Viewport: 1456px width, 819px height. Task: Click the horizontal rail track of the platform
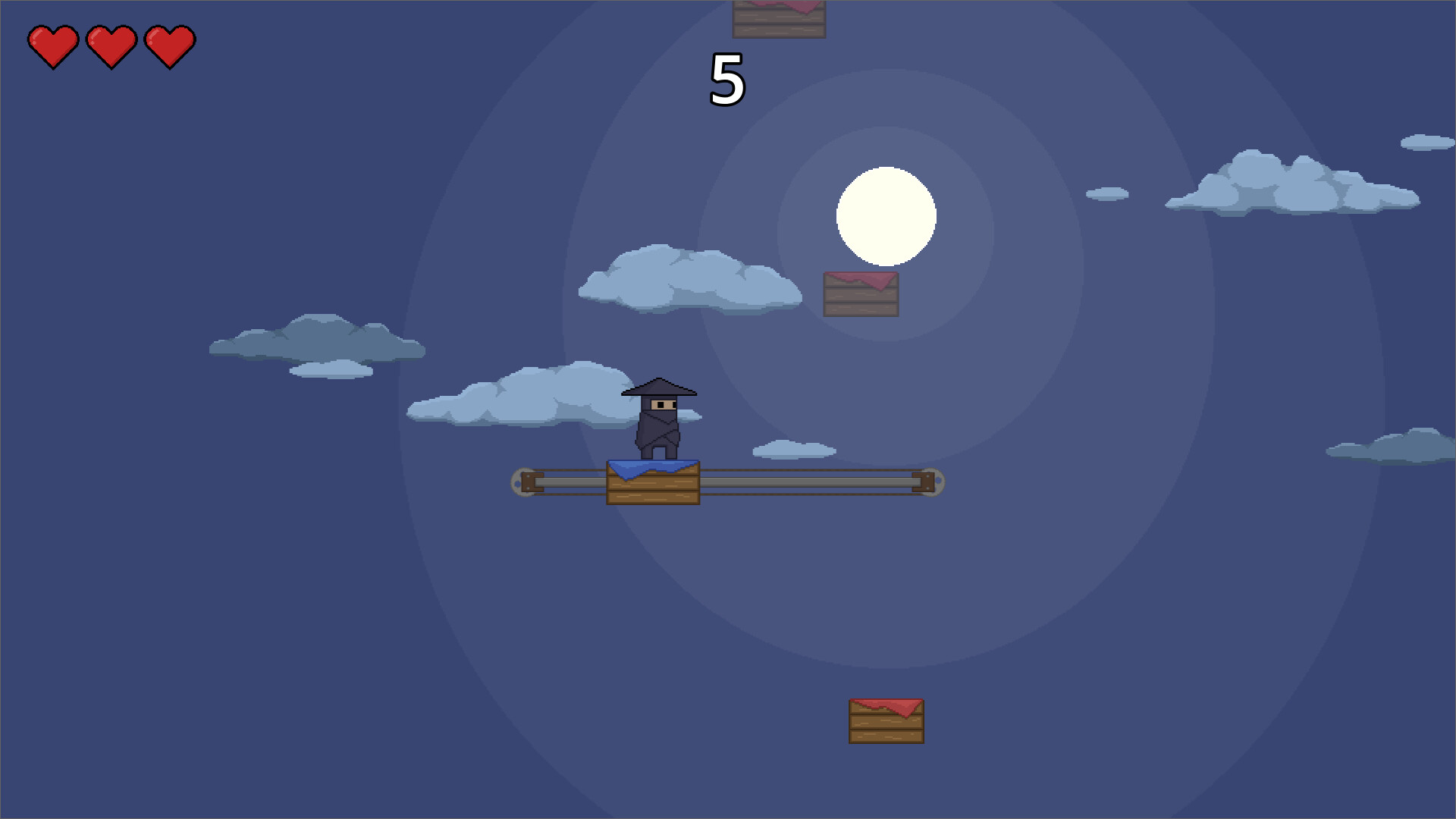819,482
